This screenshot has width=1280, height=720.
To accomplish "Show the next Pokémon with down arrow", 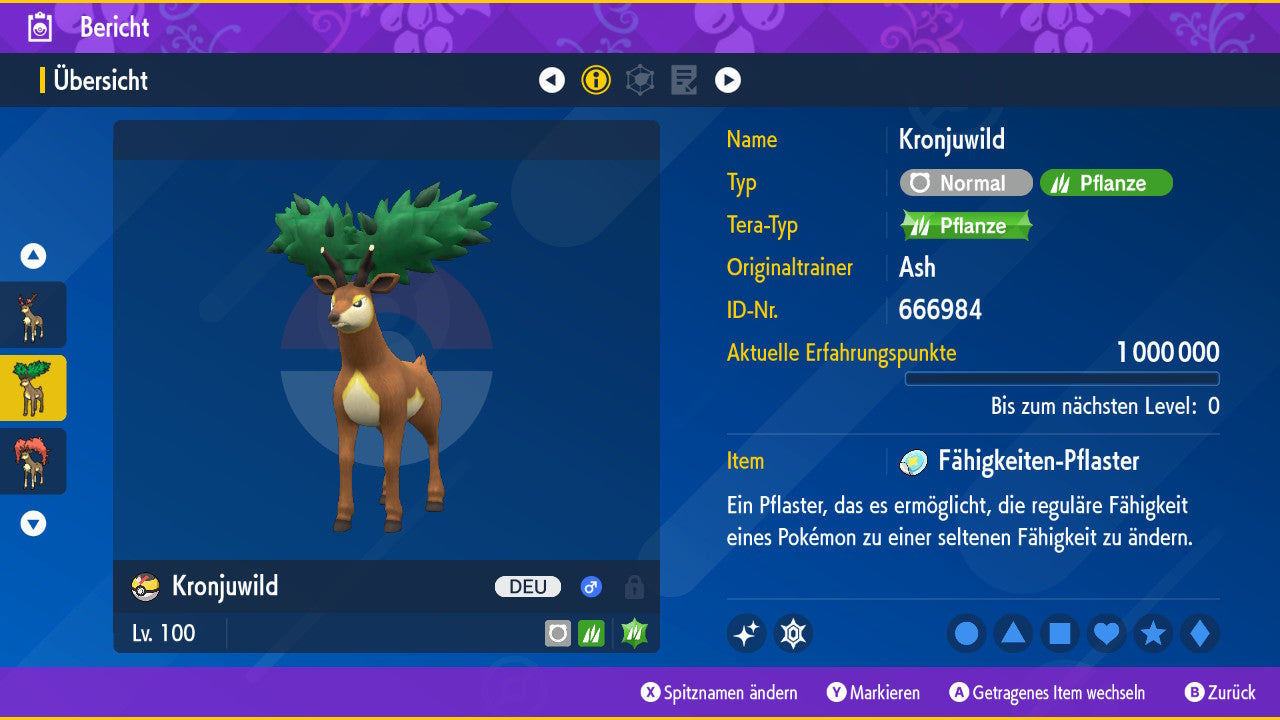I will click(x=33, y=523).
